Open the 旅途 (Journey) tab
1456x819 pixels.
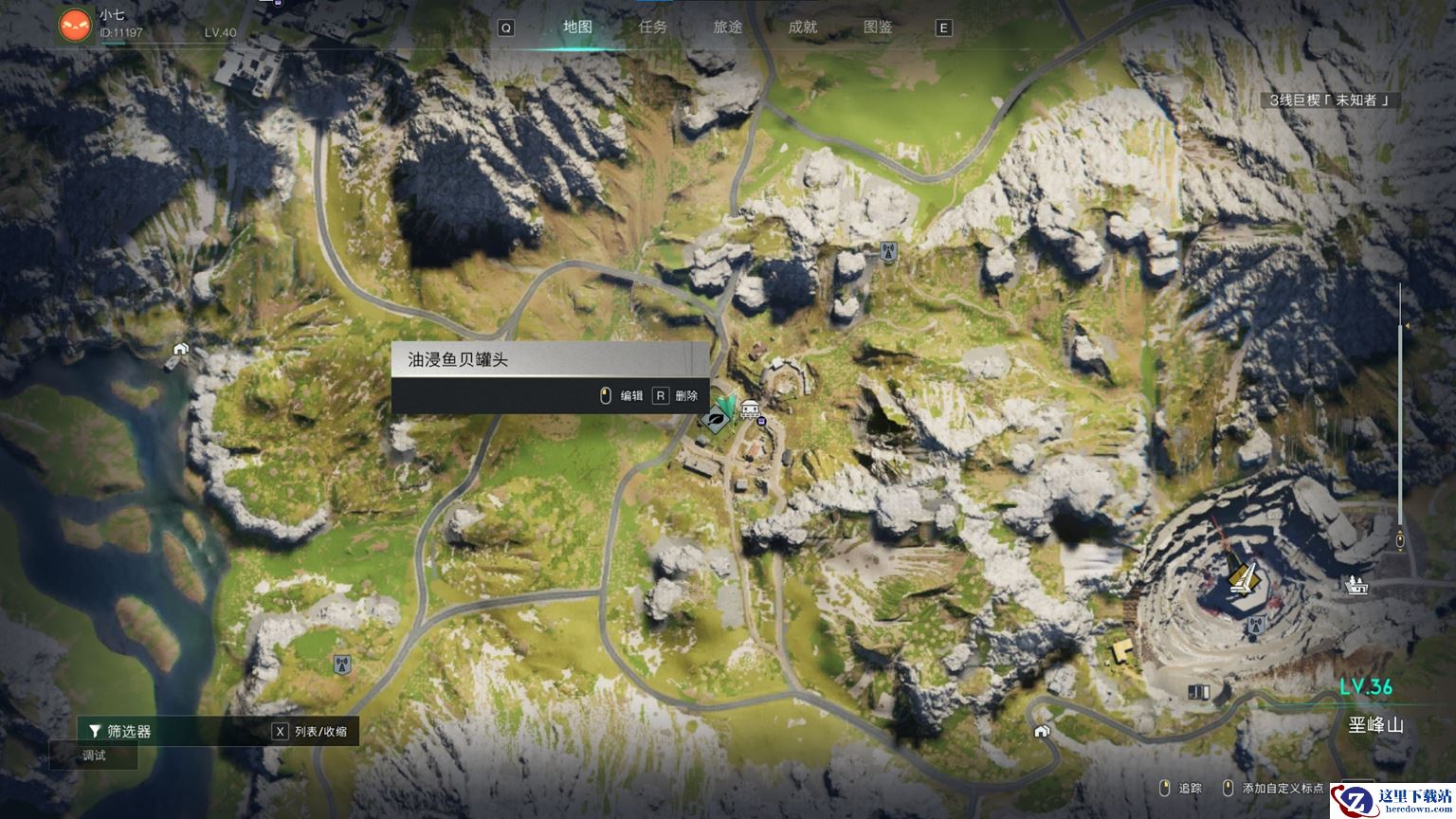727,27
